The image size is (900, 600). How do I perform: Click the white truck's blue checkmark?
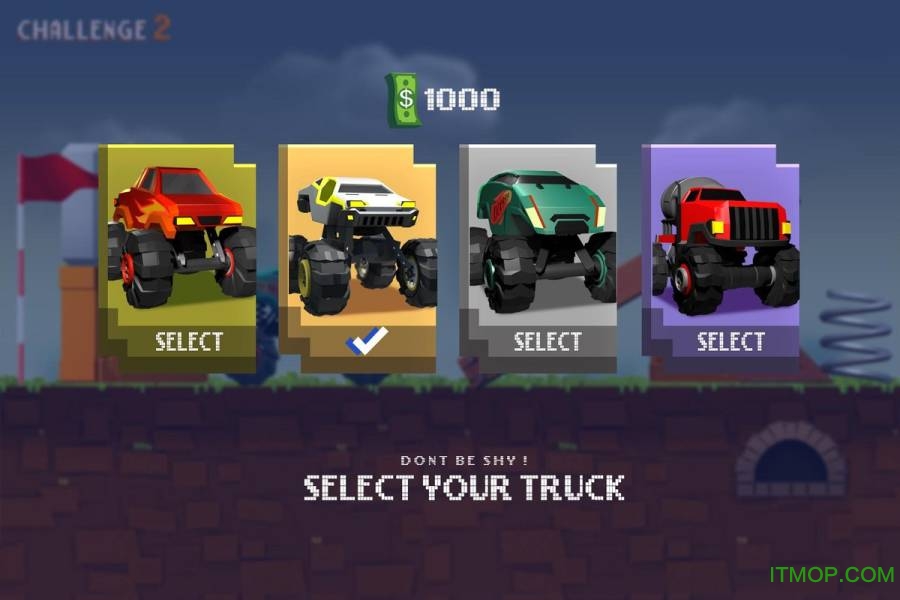[x=367, y=342]
